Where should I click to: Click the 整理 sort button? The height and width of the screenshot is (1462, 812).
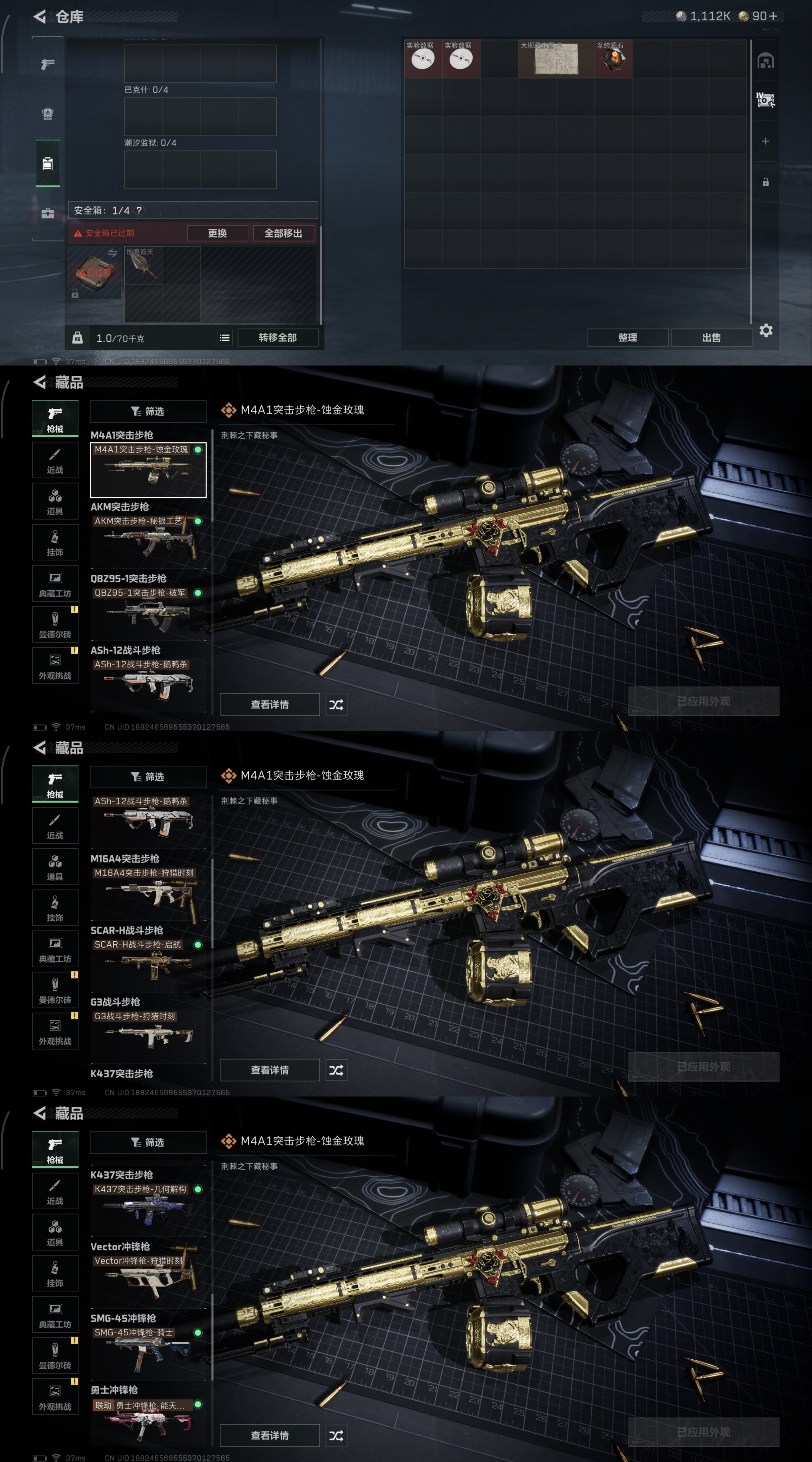627,338
